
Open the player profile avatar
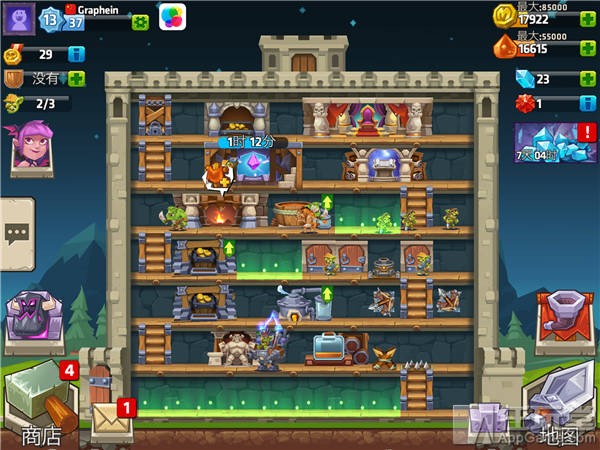(19, 19)
